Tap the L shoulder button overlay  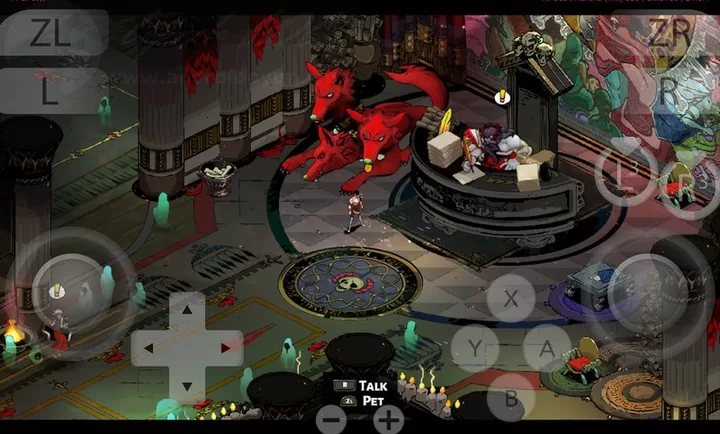[50, 91]
